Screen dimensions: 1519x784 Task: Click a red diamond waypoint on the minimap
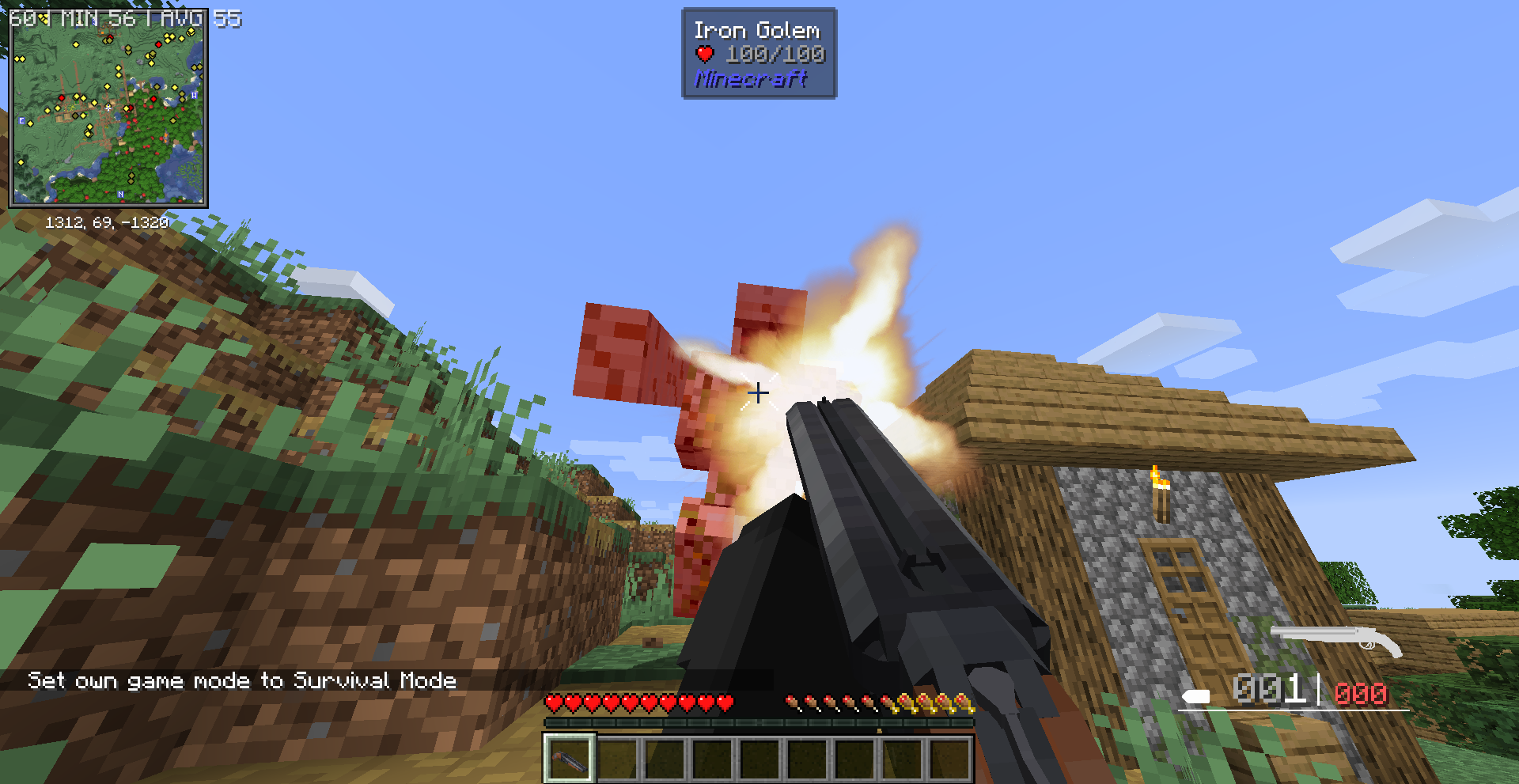point(159,45)
